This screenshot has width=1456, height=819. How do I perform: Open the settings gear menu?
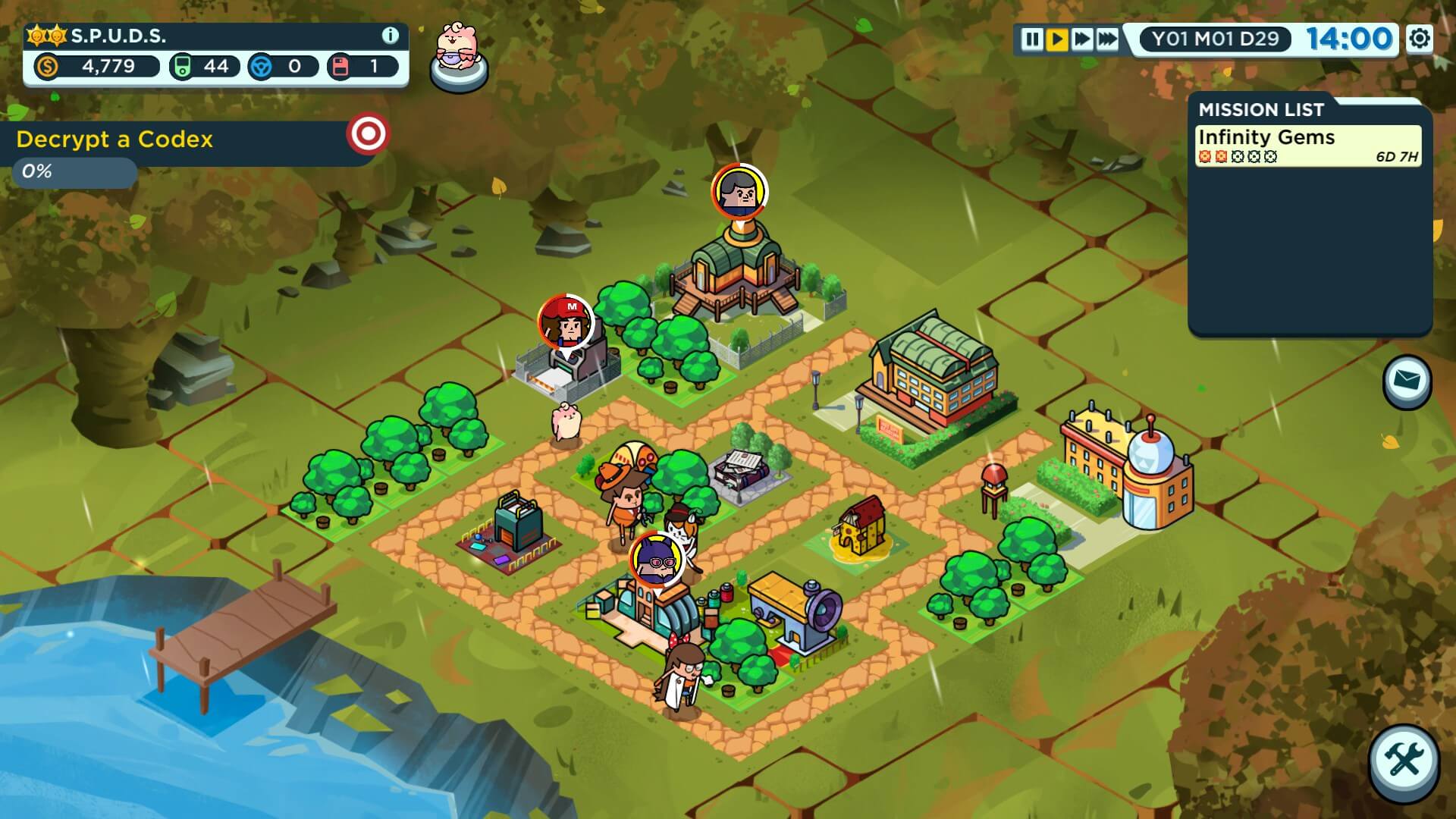click(x=1420, y=38)
